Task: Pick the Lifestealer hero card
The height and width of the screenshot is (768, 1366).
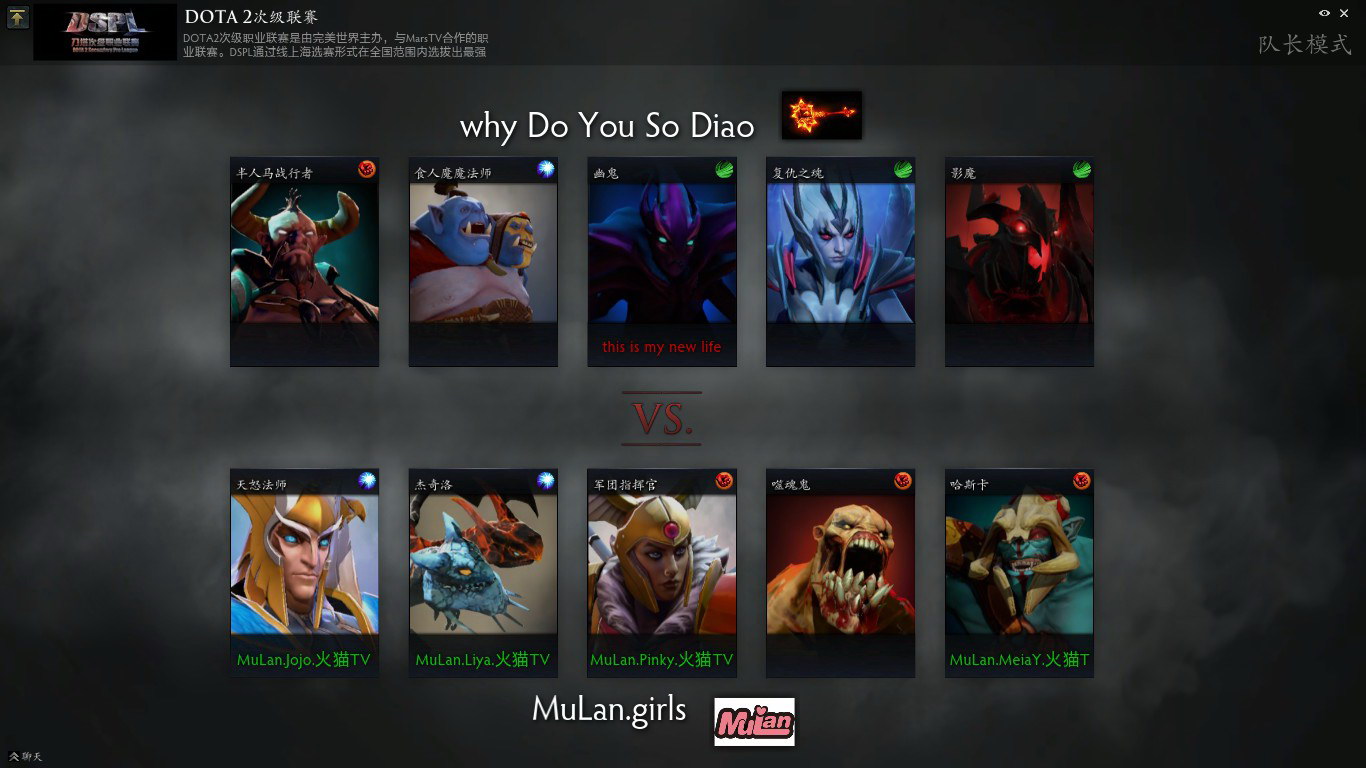Action: pyautogui.click(x=840, y=572)
